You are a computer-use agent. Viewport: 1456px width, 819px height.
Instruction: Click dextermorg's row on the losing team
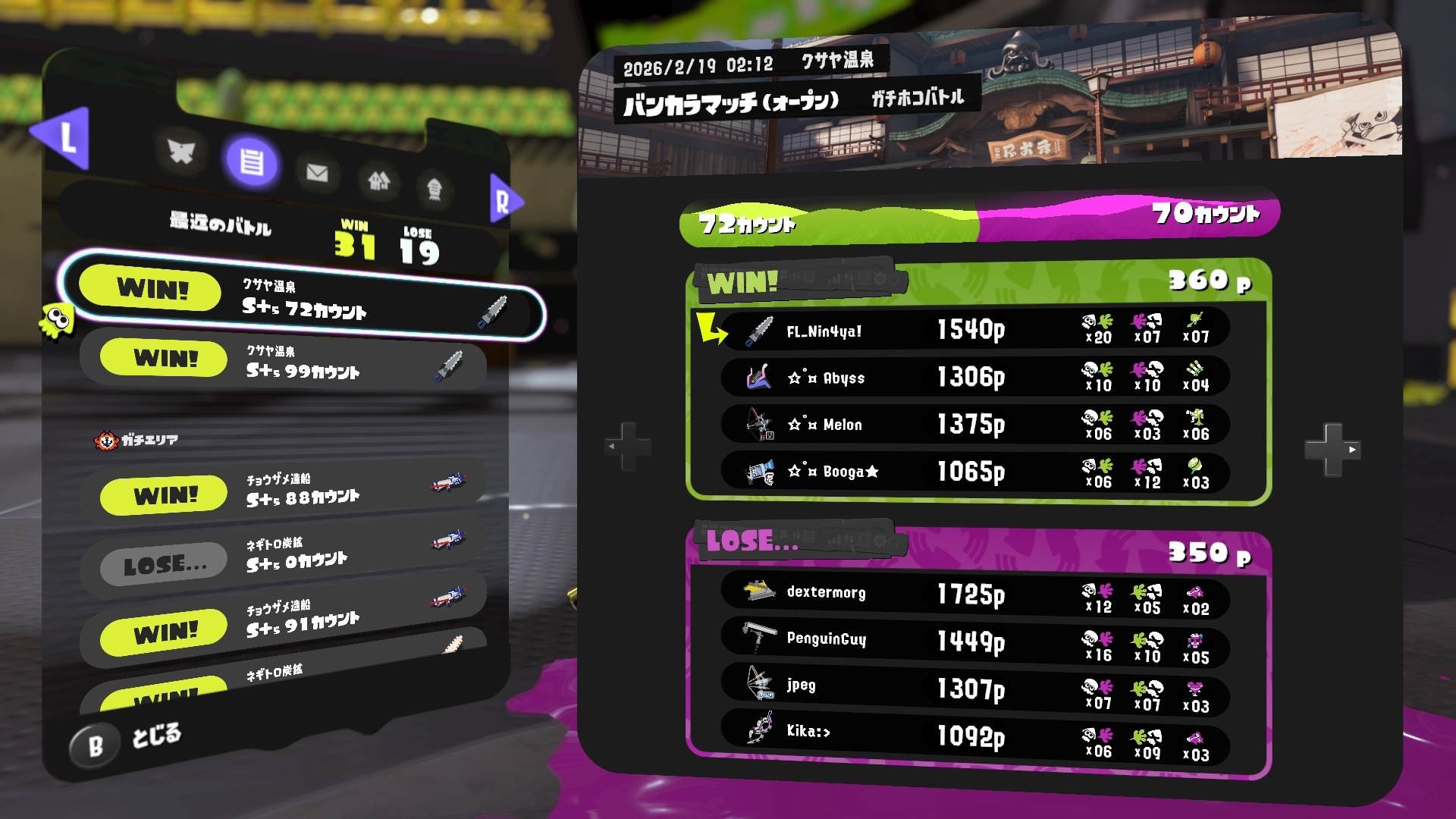974,593
